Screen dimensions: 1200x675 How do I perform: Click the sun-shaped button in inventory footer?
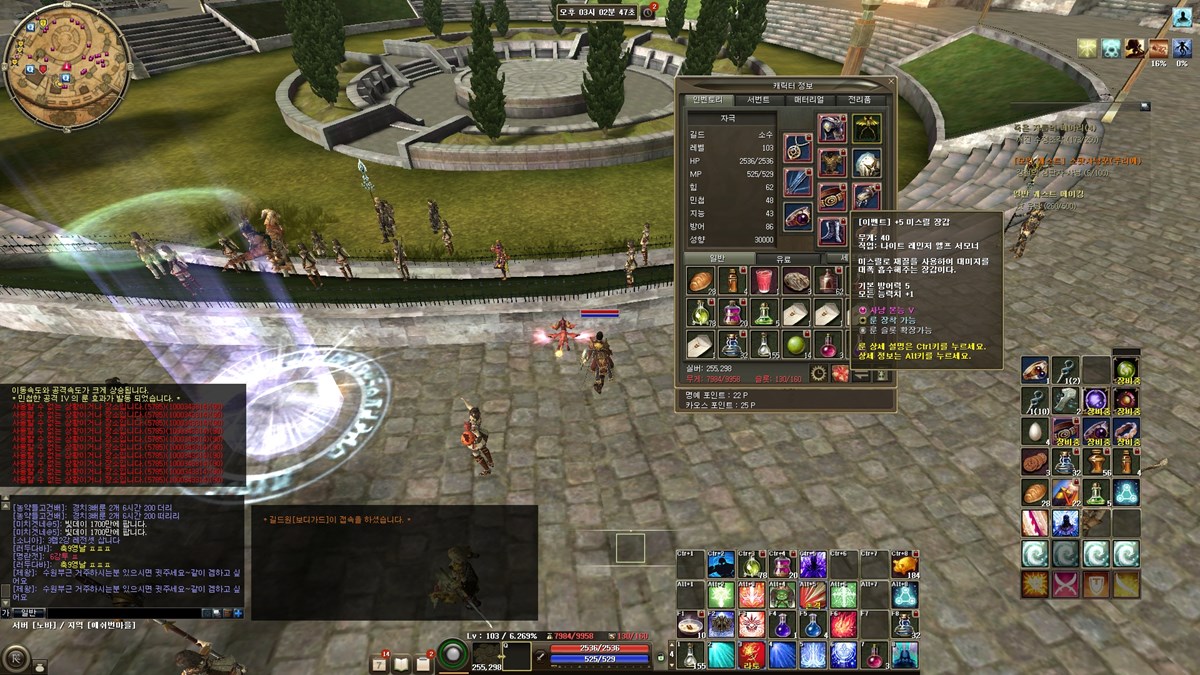tap(818, 373)
